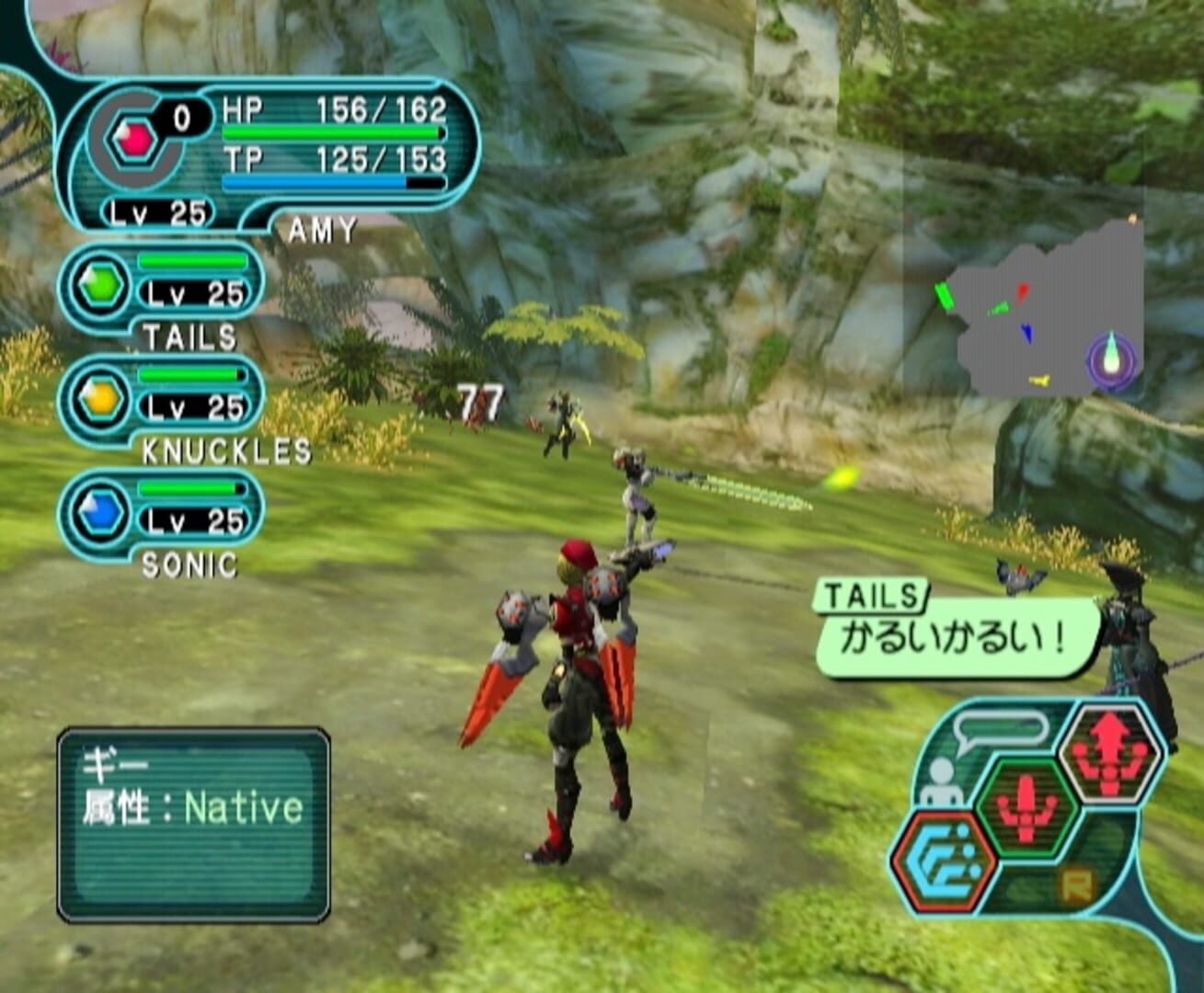Select the SONIC party member label
Viewport: 1204px width, 993px height.
[189, 563]
